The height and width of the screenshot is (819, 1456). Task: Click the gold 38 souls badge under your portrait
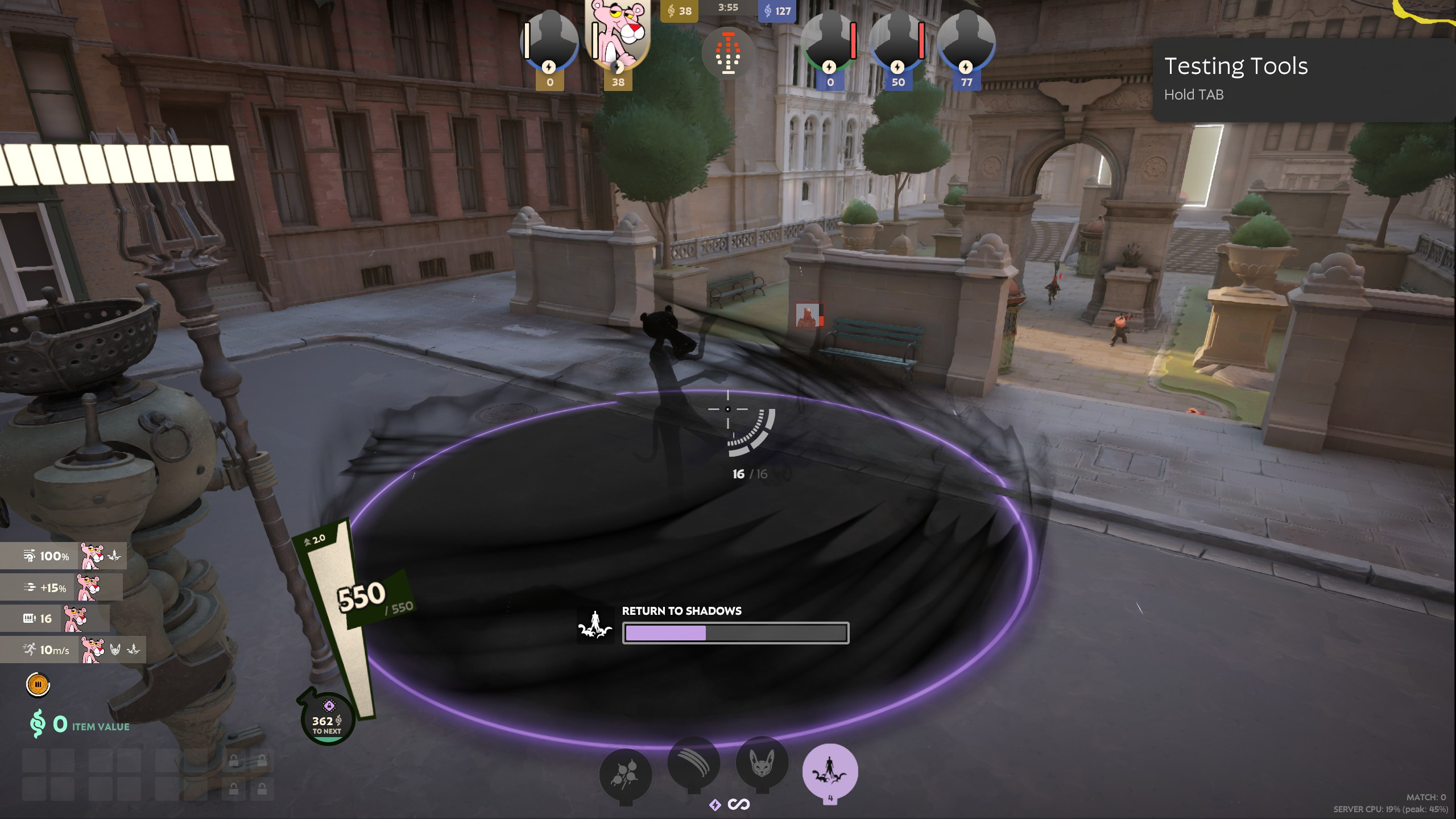tap(618, 82)
